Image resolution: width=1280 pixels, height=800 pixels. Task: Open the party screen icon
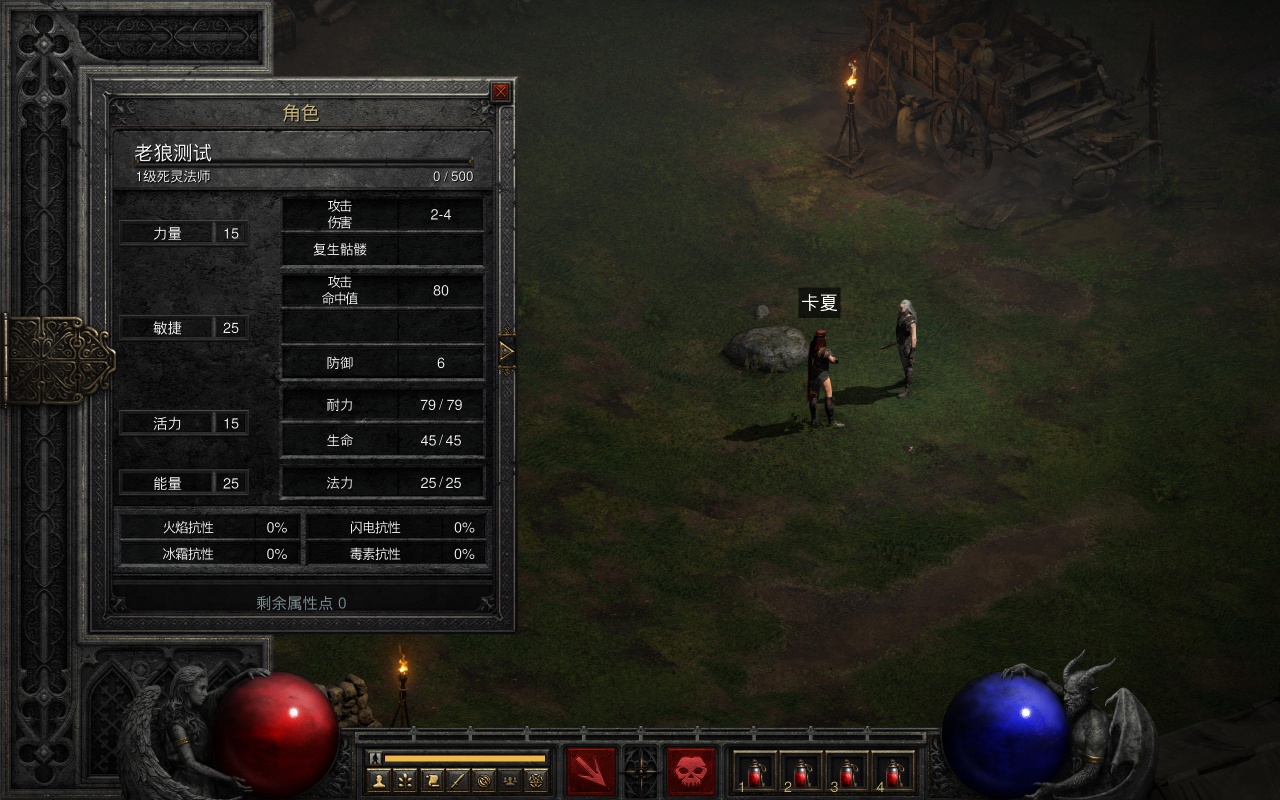click(x=510, y=780)
